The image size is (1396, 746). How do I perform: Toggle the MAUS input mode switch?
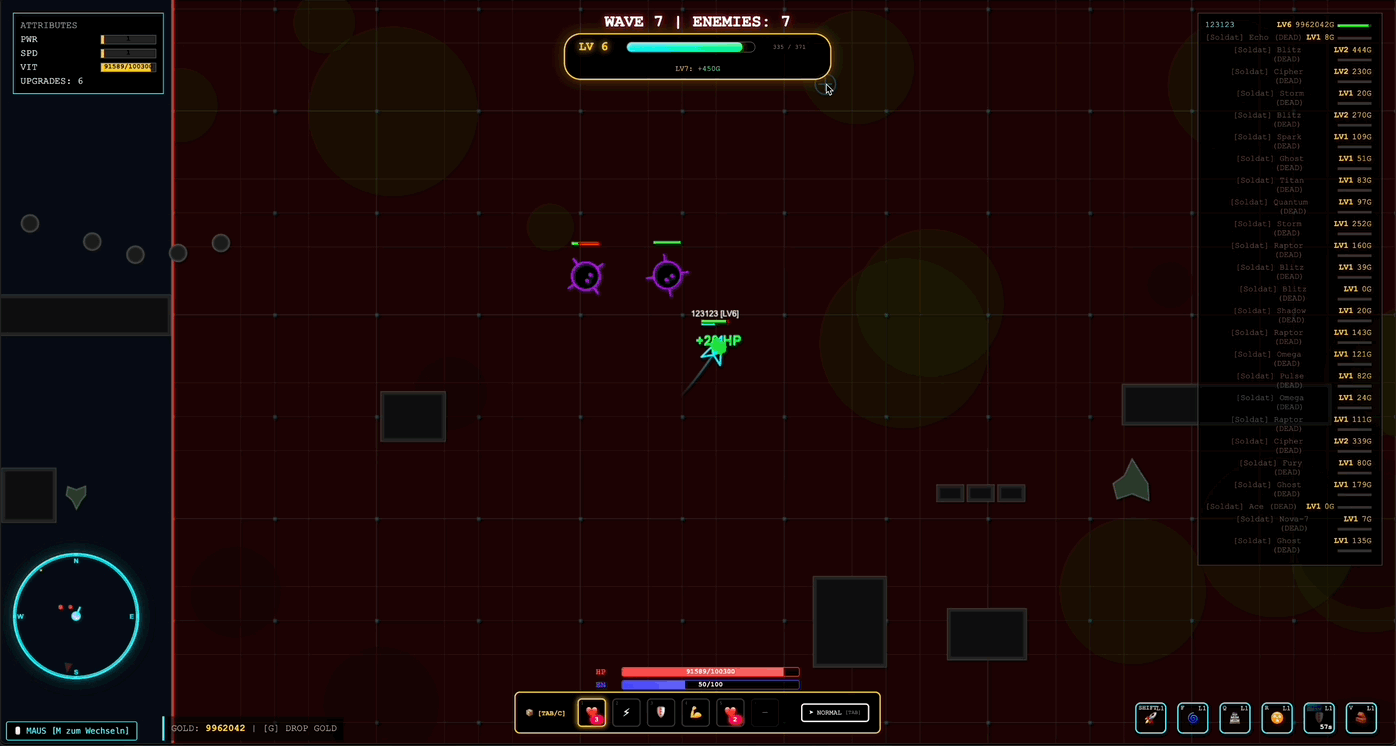[x=71, y=730]
